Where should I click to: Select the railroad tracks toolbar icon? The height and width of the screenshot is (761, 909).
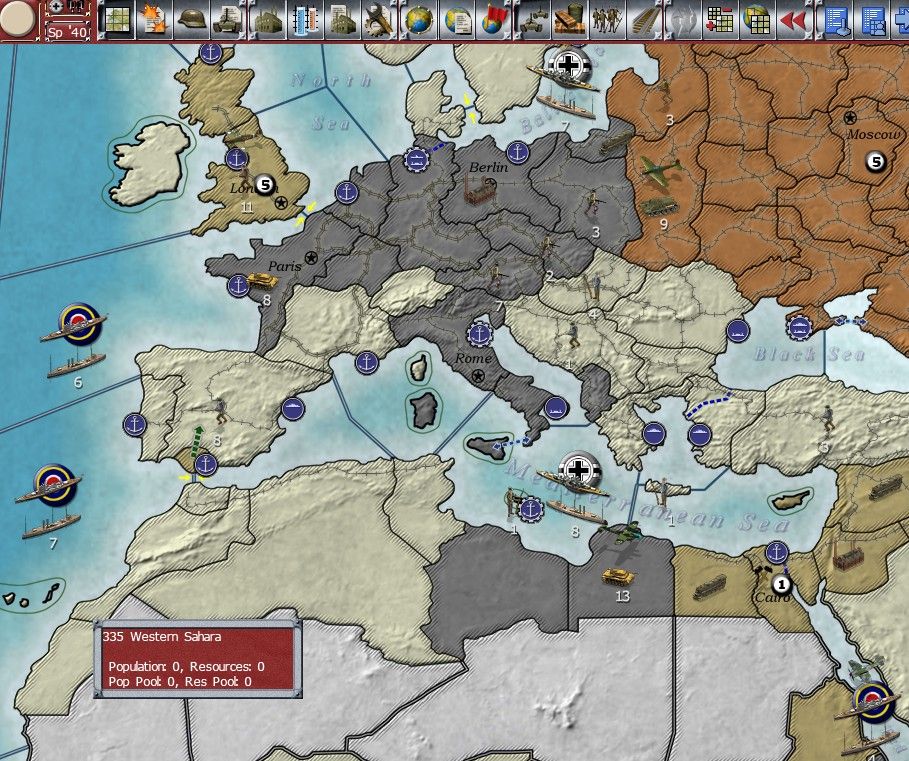pos(642,19)
